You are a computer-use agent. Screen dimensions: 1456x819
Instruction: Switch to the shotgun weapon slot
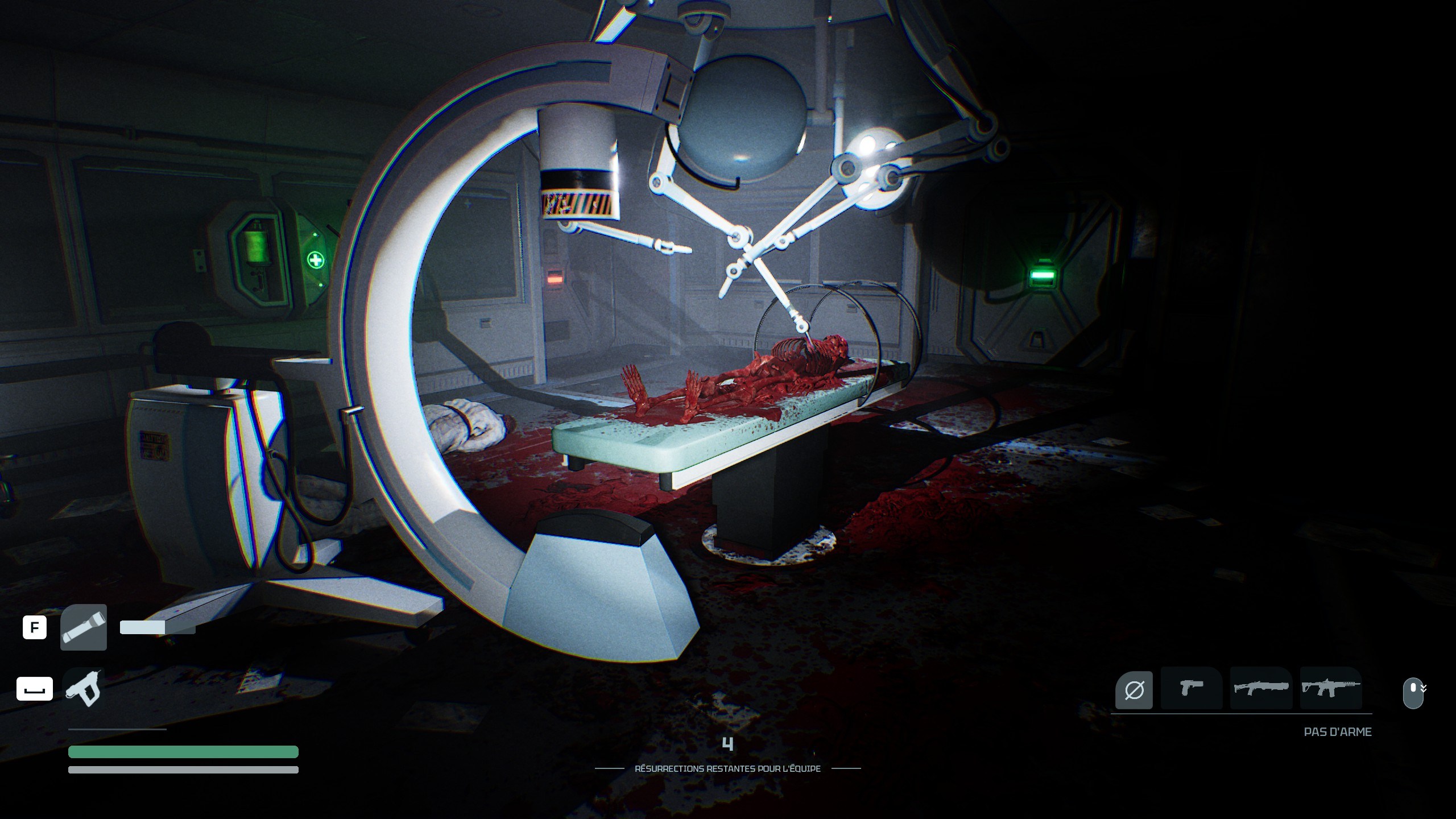point(1261,688)
